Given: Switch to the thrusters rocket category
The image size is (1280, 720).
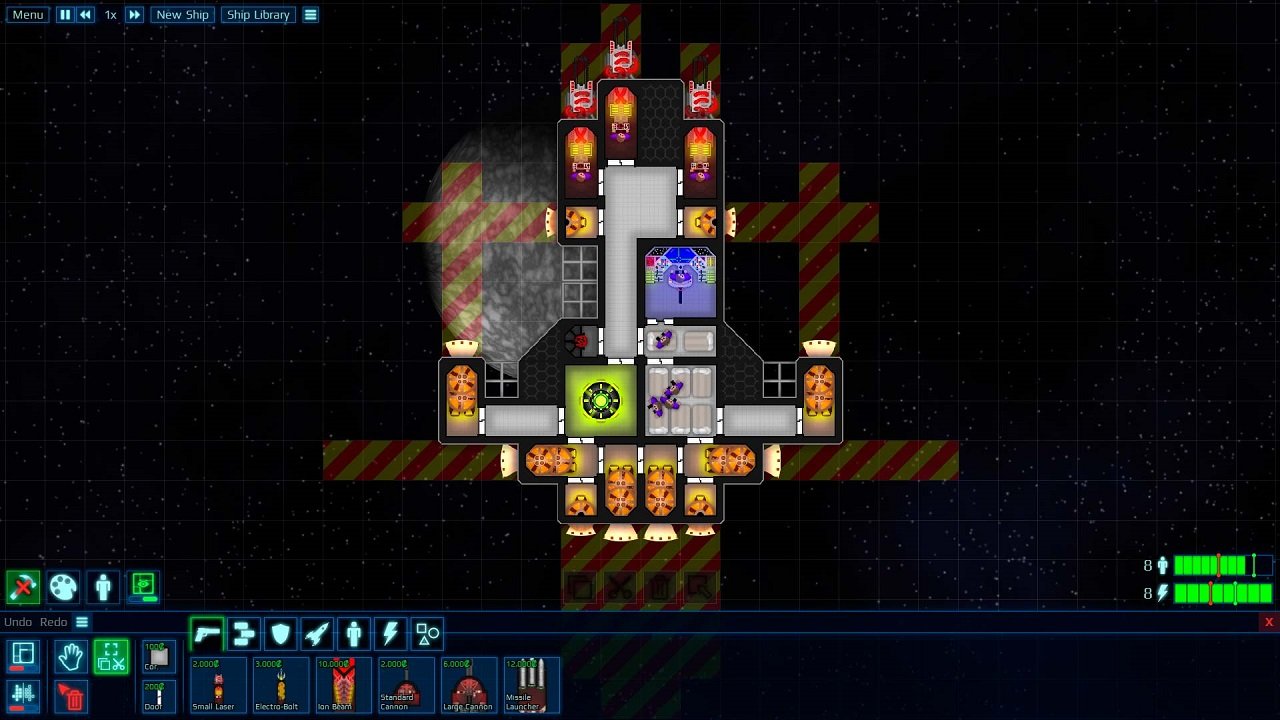Looking at the screenshot, I should tap(318, 633).
